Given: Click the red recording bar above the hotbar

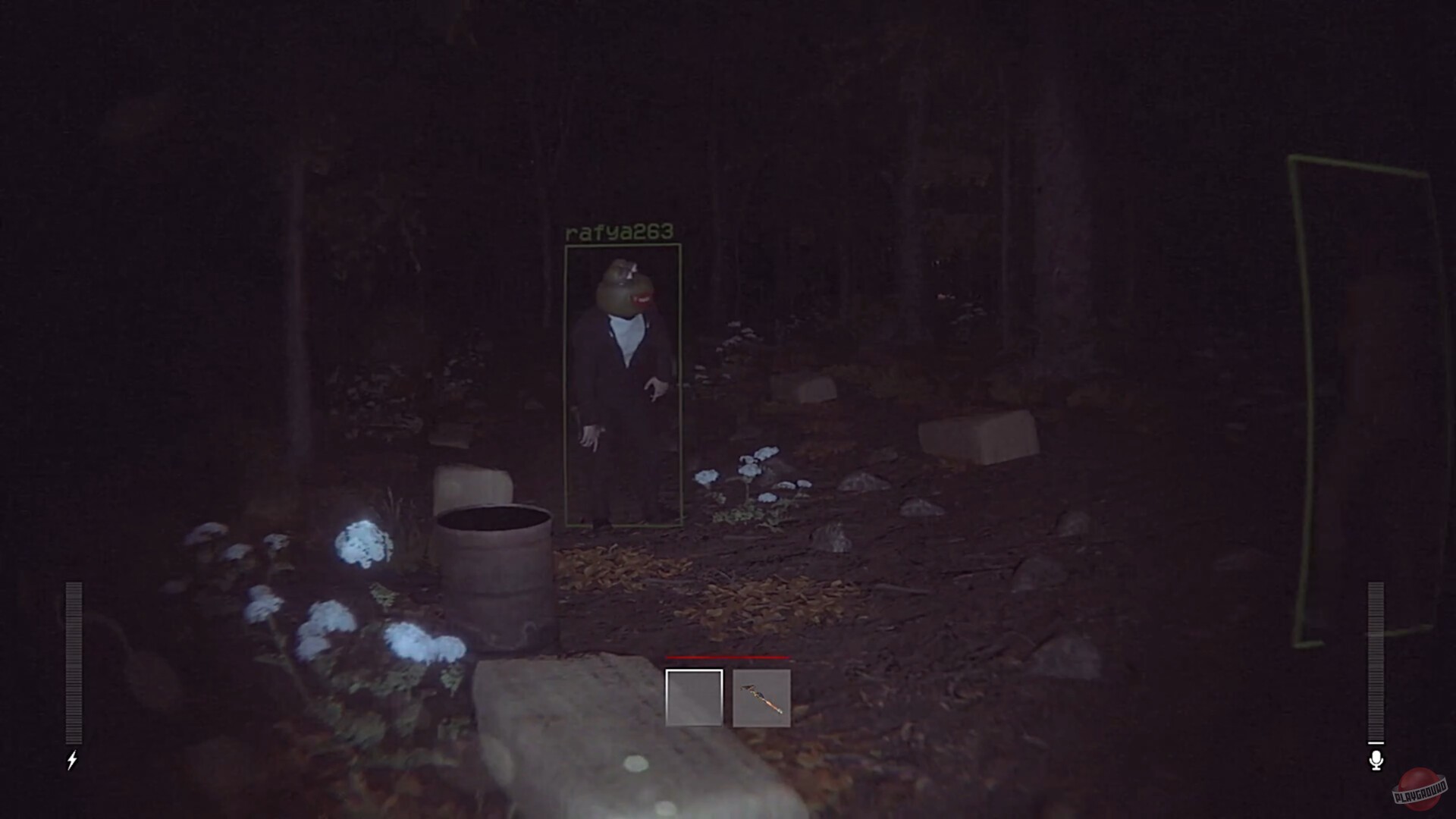Looking at the screenshot, I should click(728, 657).
